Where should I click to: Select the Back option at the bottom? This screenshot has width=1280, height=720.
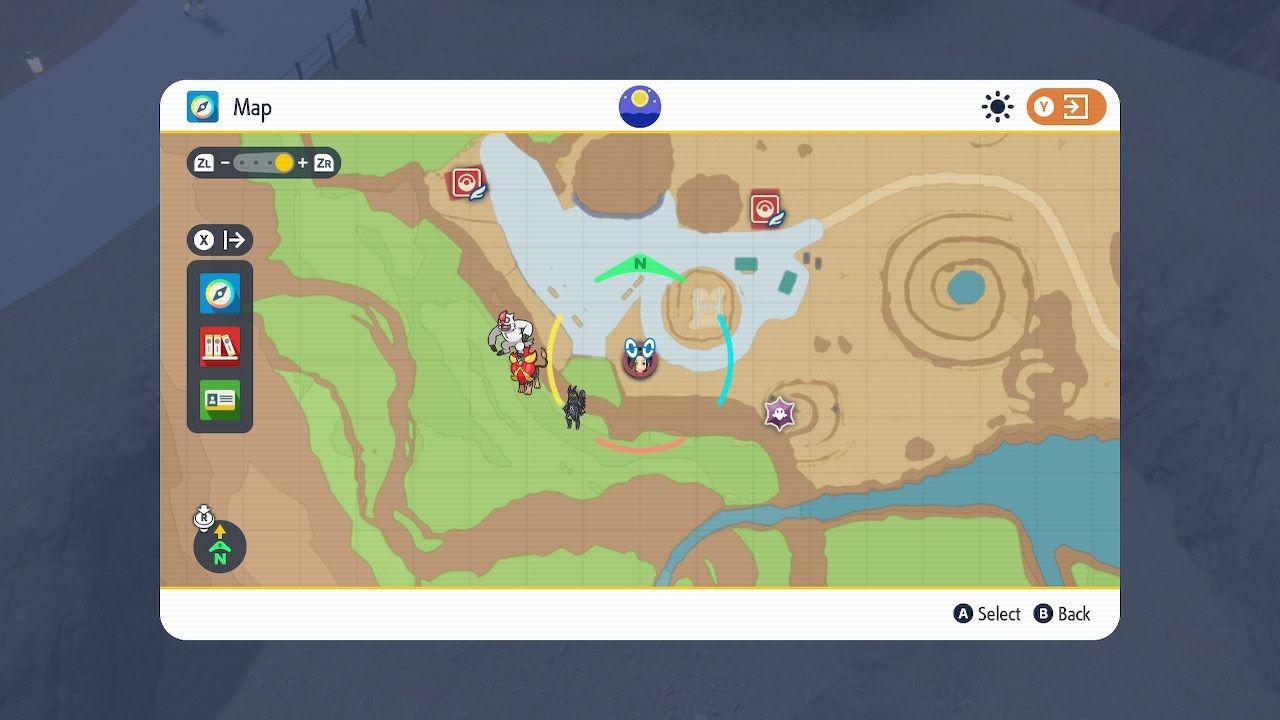tap(1063, 614)
